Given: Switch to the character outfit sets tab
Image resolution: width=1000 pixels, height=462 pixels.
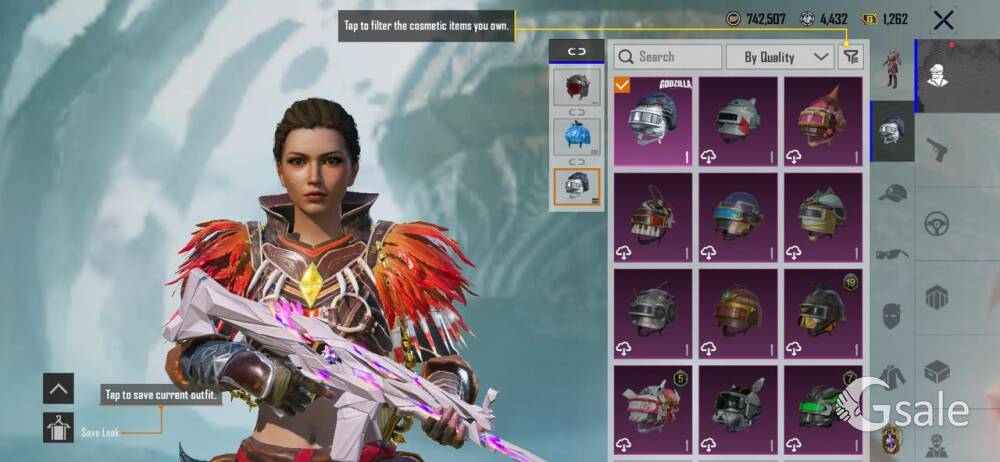Looking at the screenshot, I should [892, 68].
